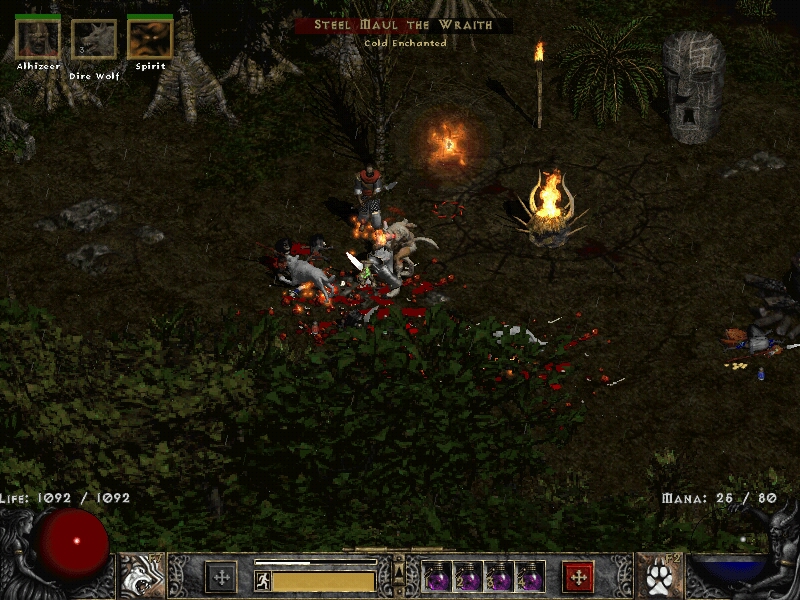Screen dimensions: 800x600
Task: Select the Alhizeer mercenary portrait
Action: tap(37, 38)
